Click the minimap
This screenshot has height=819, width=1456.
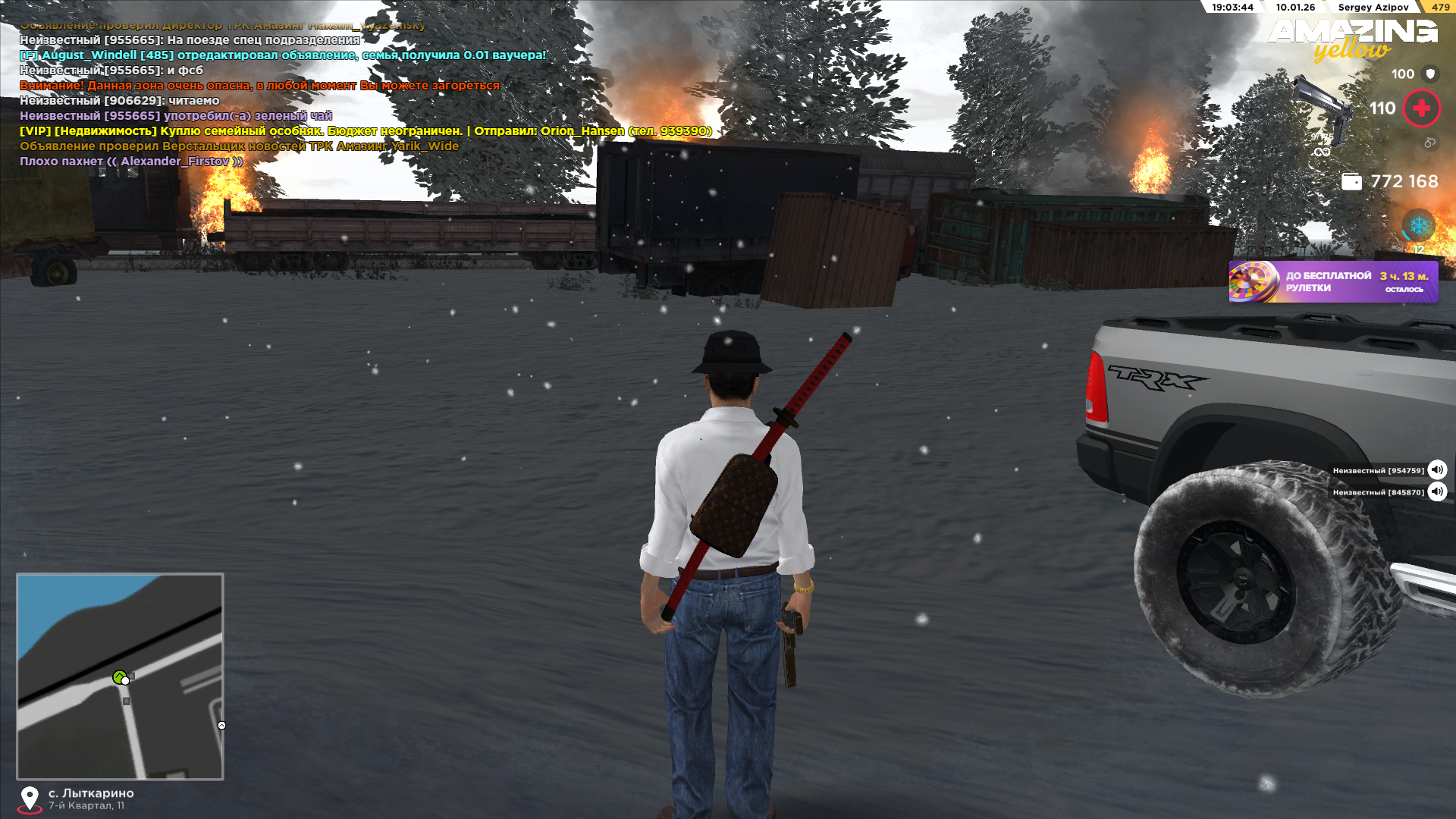[x=120, y=676]
